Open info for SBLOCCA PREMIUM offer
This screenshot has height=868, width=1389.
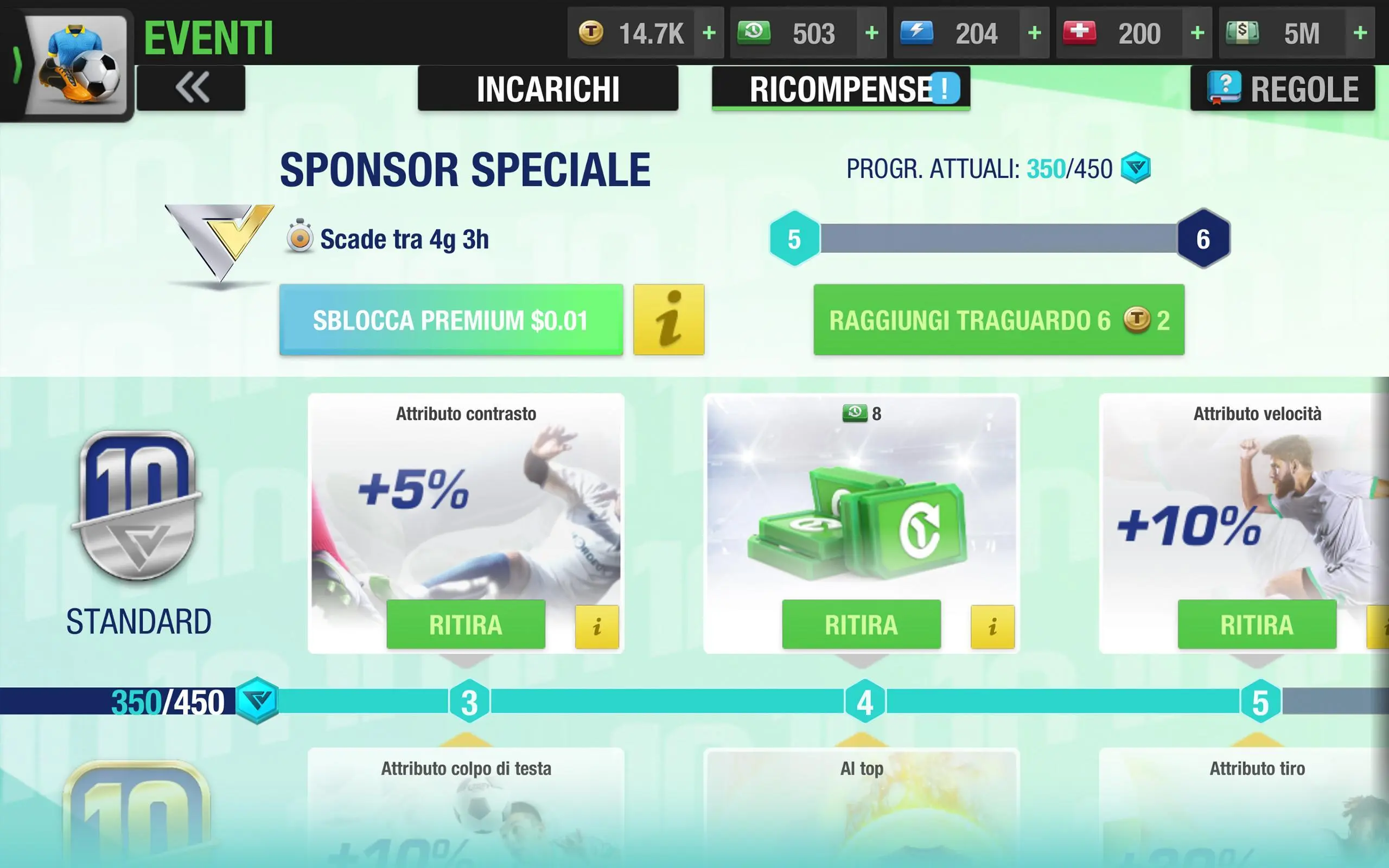coord(668,320)
